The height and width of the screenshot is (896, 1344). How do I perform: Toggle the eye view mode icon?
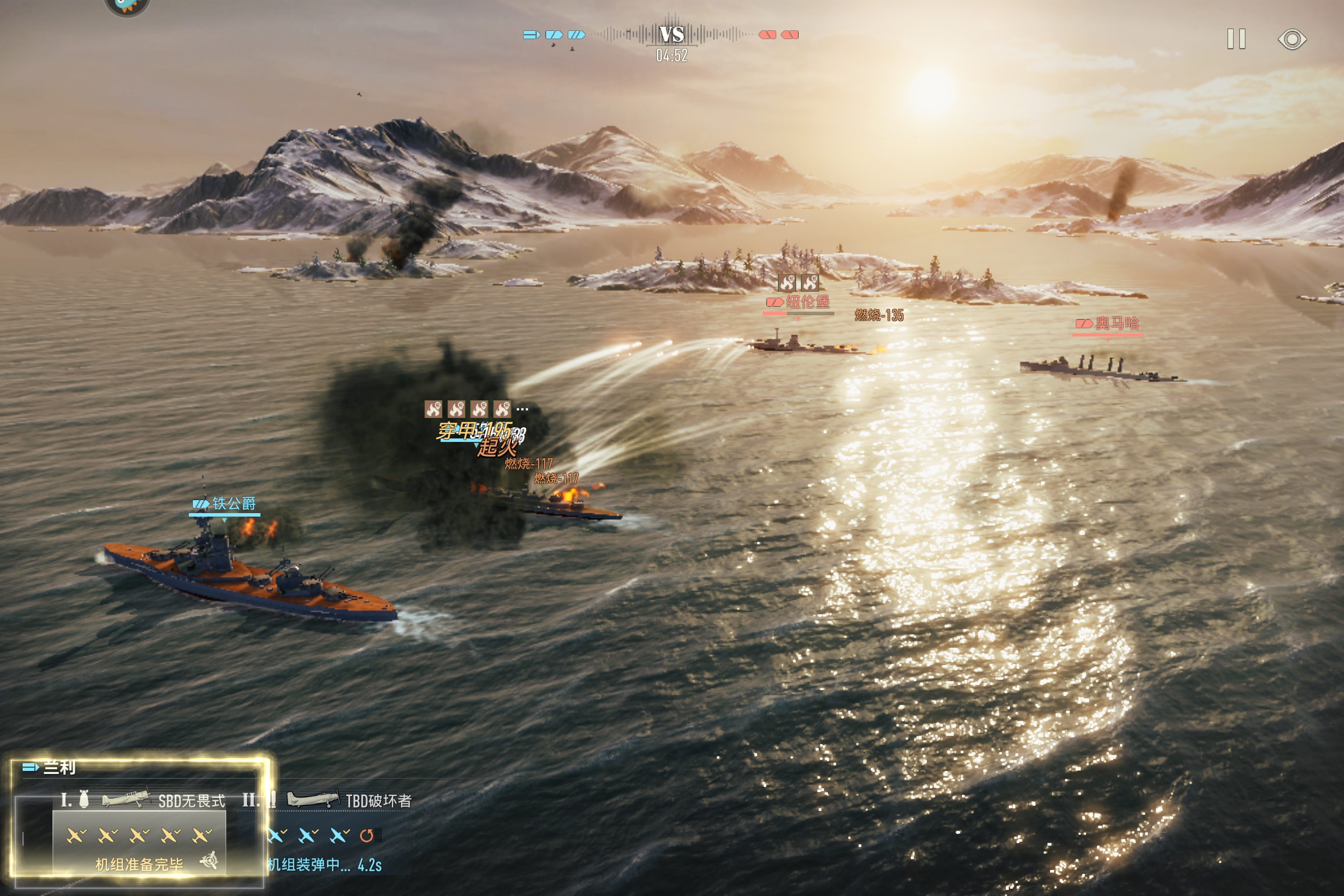1291,40
